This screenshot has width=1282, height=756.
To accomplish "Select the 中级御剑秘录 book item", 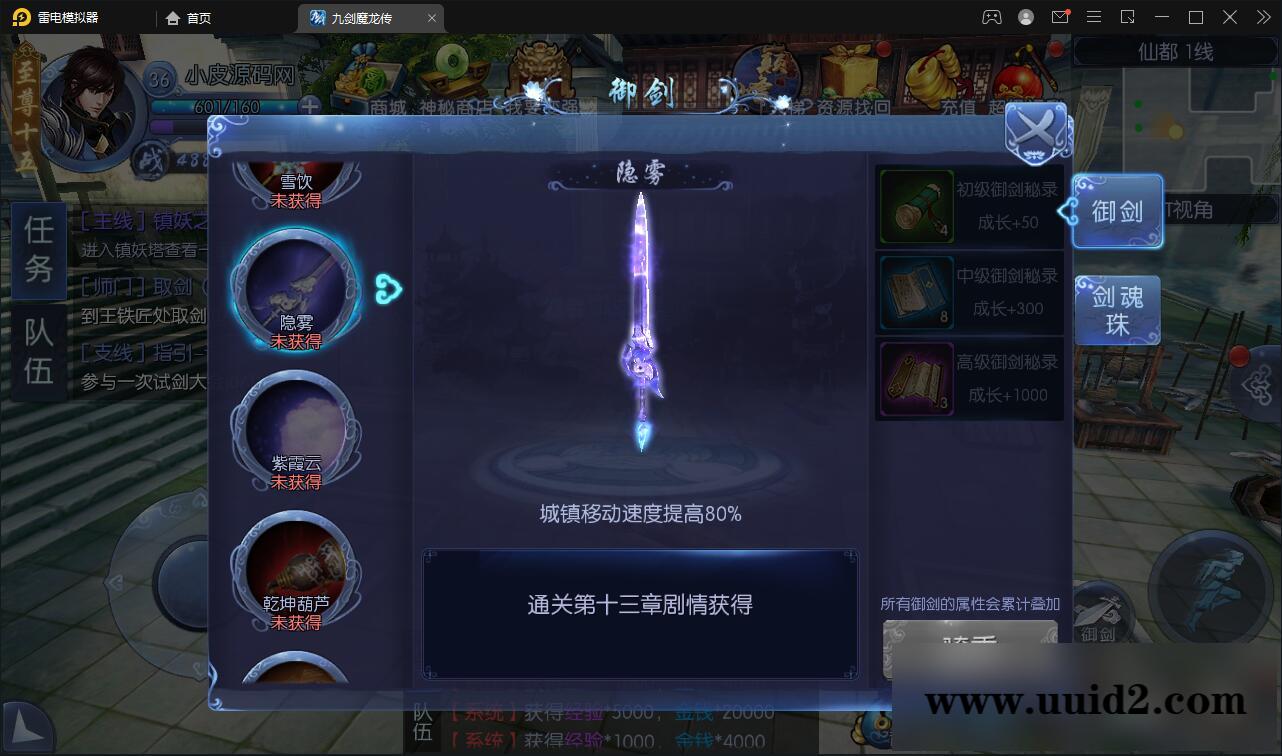I will pos(917,293).
